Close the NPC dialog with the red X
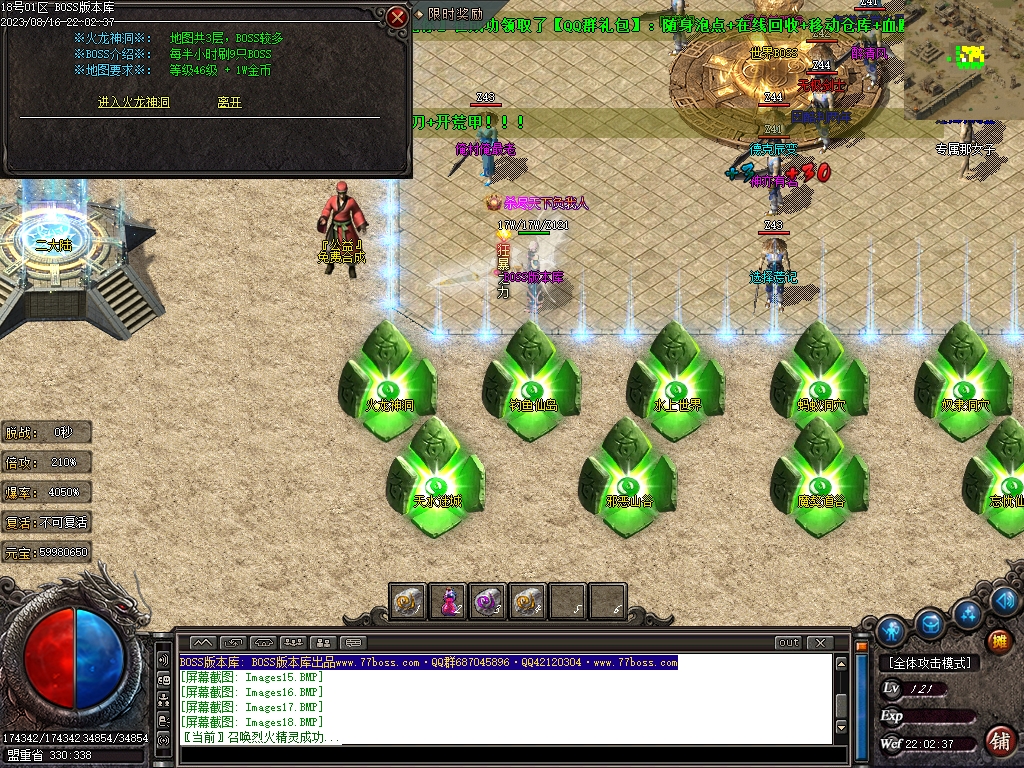The width and height of the screenshot is (1024, 768). (397, 16)
